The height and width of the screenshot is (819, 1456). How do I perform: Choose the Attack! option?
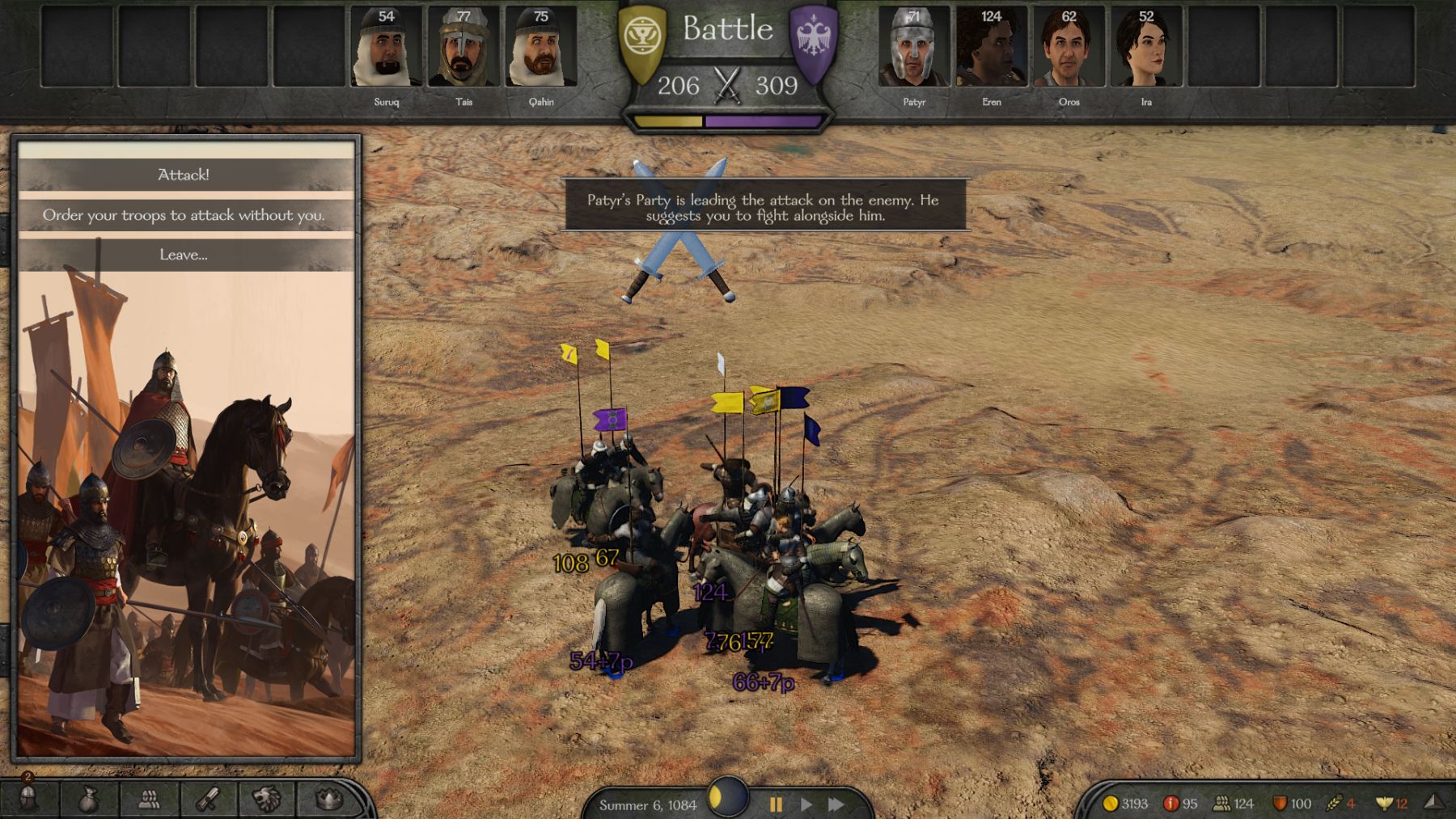tap(184, 175)
